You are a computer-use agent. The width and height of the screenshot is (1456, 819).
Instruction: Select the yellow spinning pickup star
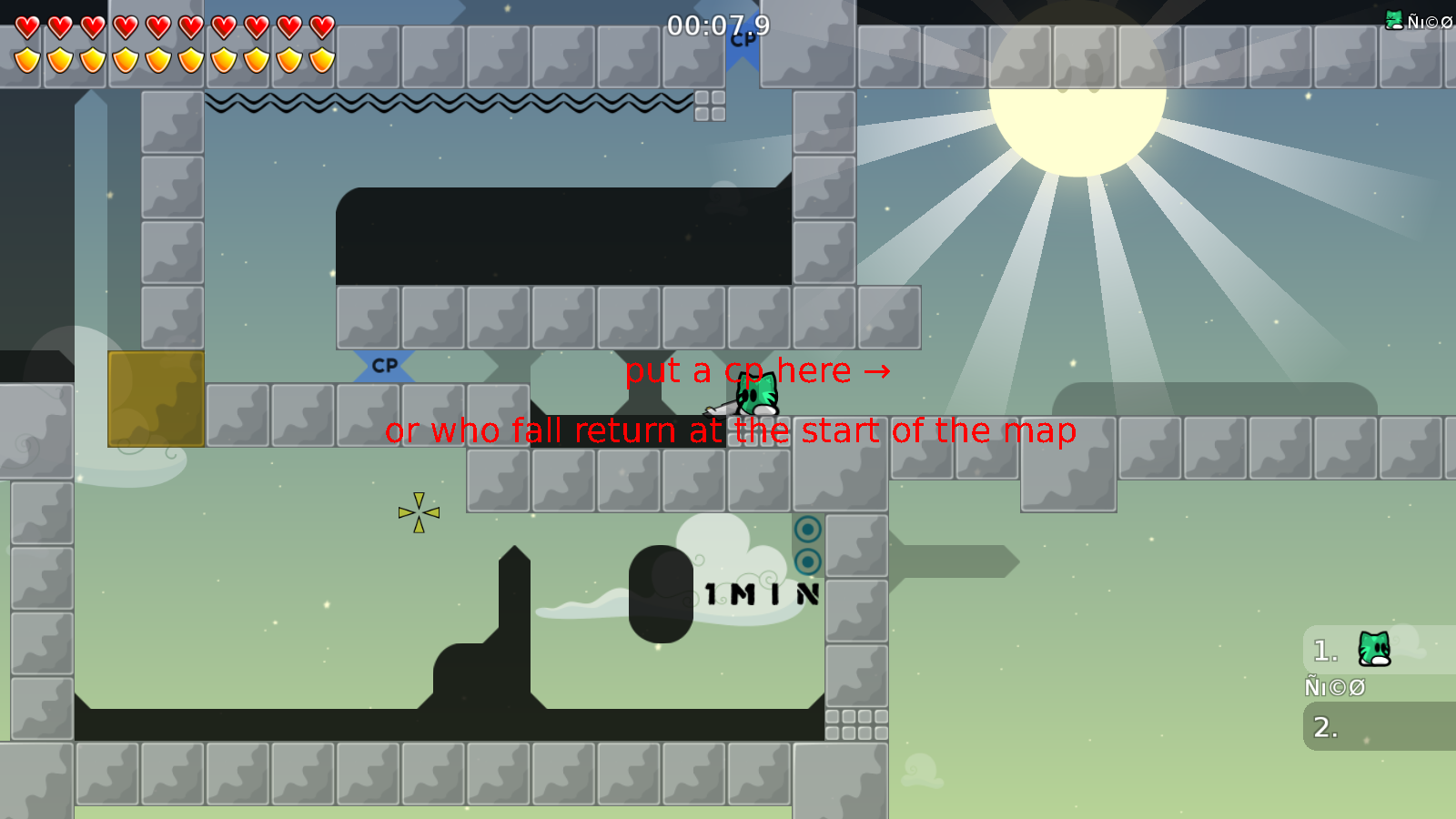click(x=420, y=511)
